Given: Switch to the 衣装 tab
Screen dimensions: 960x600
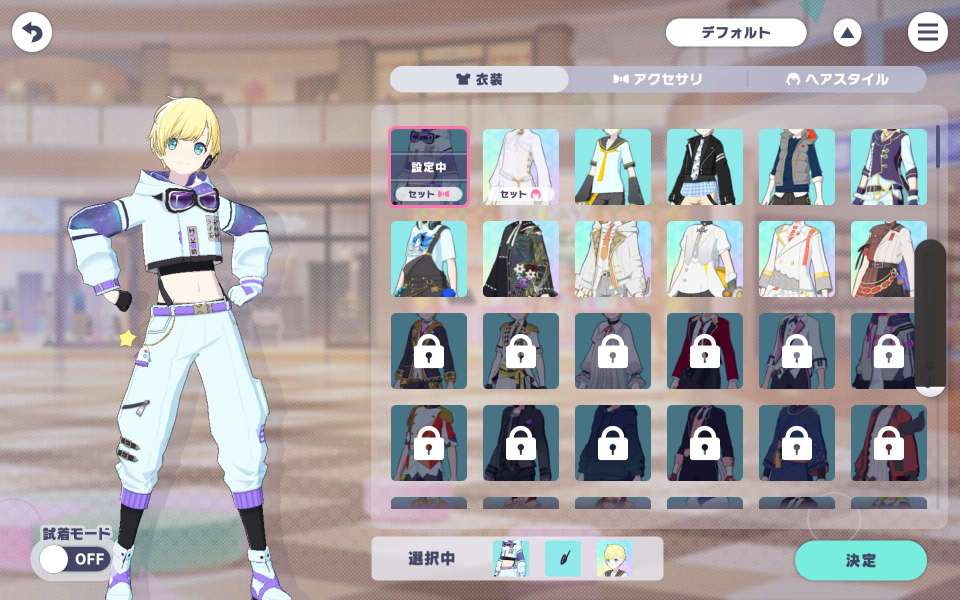Looking at the screenshot, I should click(x=479, y=80).
